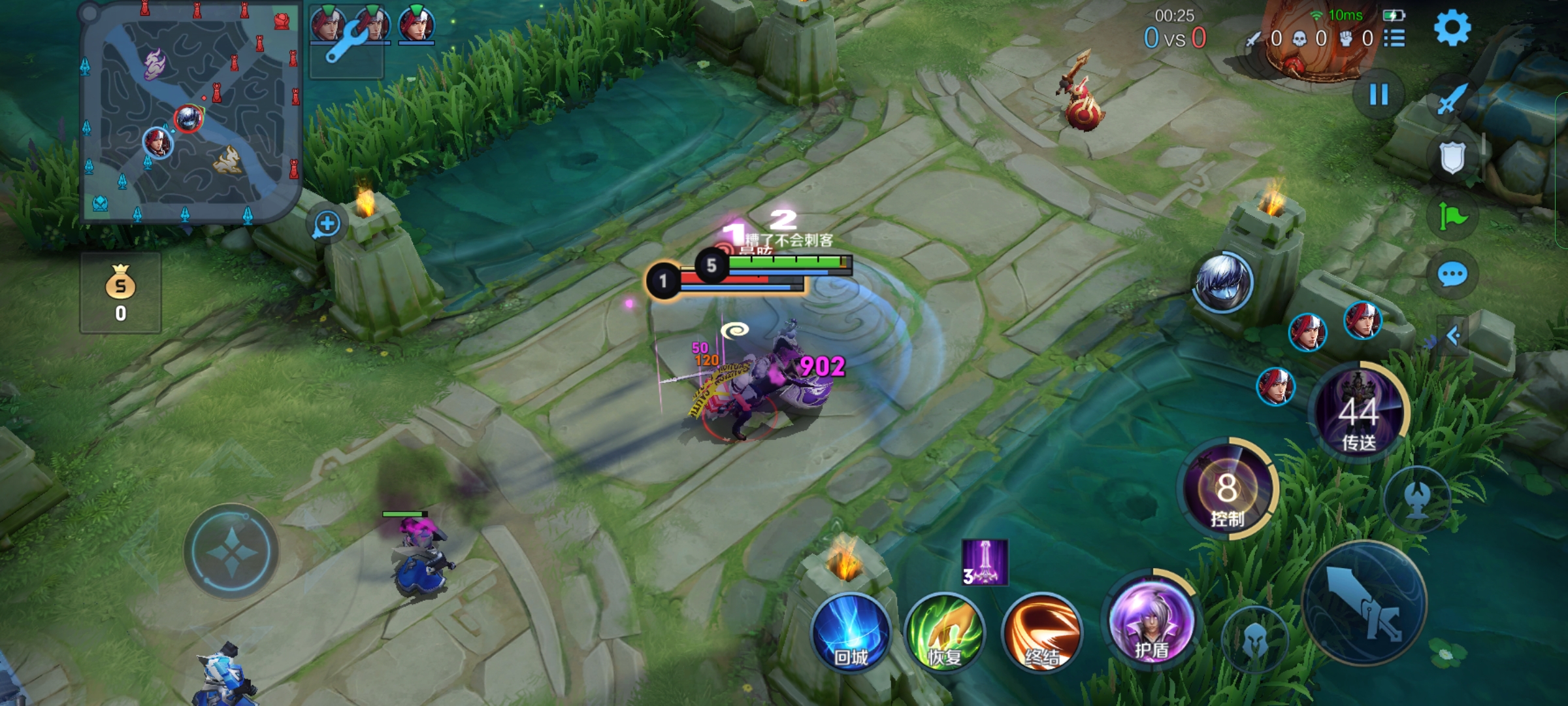The image size is (1568, 706).
Task: Select the 传送 teleport ultimate
Action: [1359, 412]
